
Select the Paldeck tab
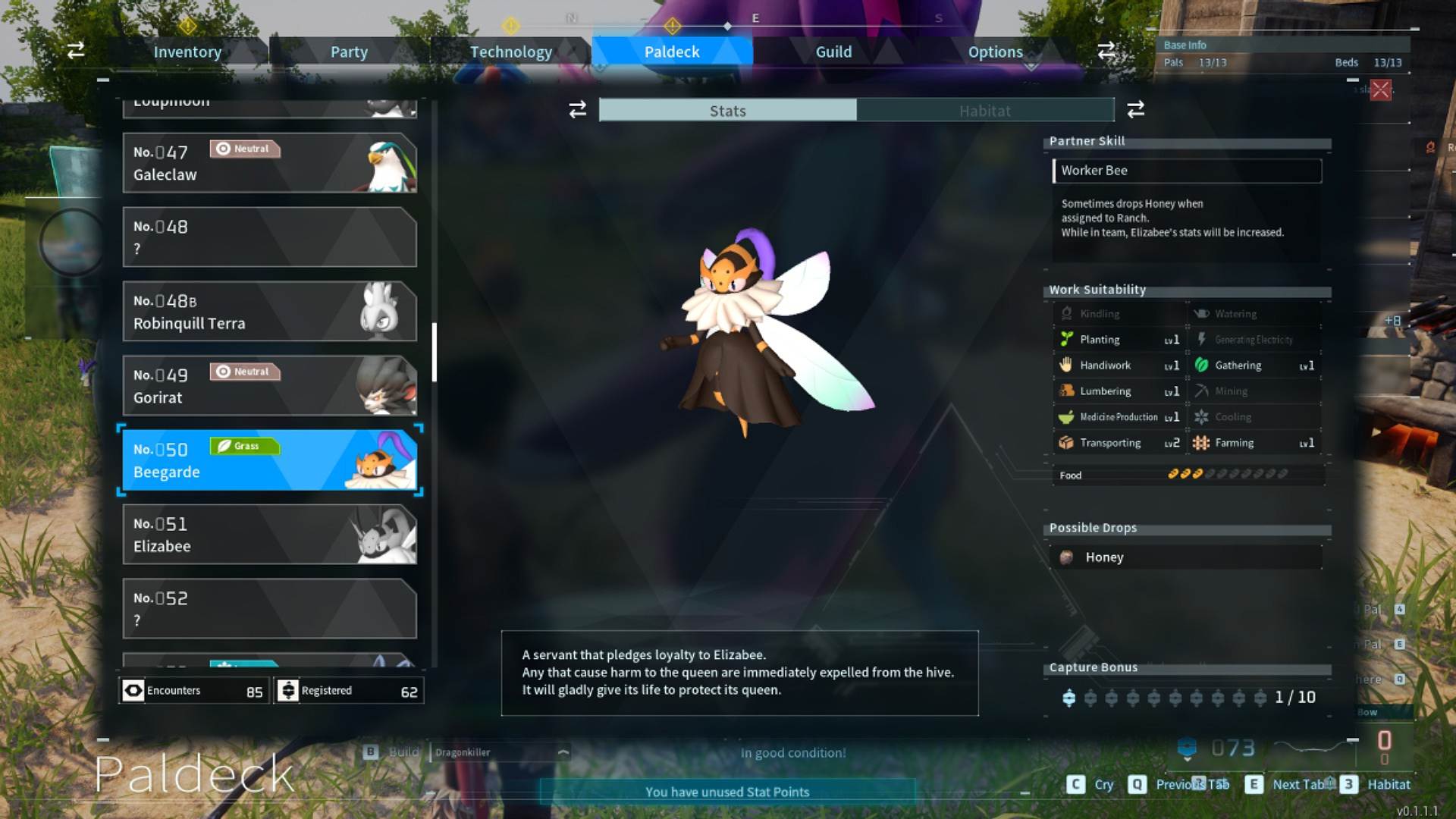coord(672,52)
